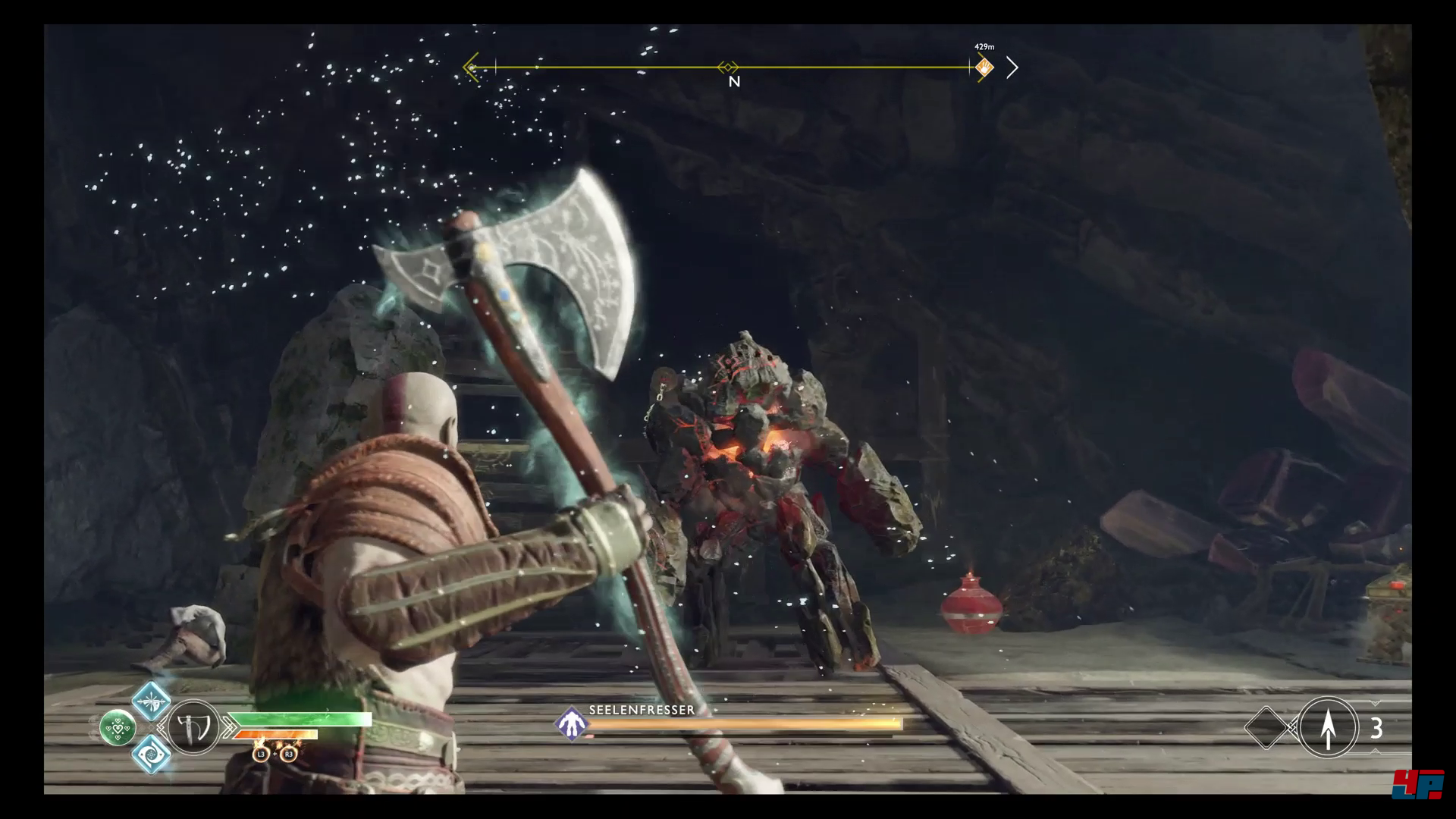Select the Leviathan axe weapon icon
The height and width of the screenshot is (819, 1456).
[192, 727]
